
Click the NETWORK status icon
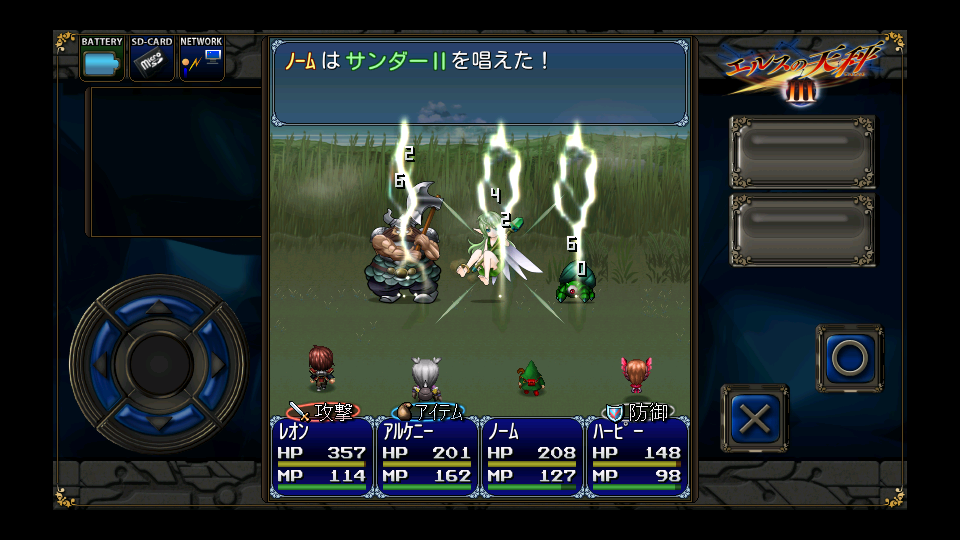point(201,59)
